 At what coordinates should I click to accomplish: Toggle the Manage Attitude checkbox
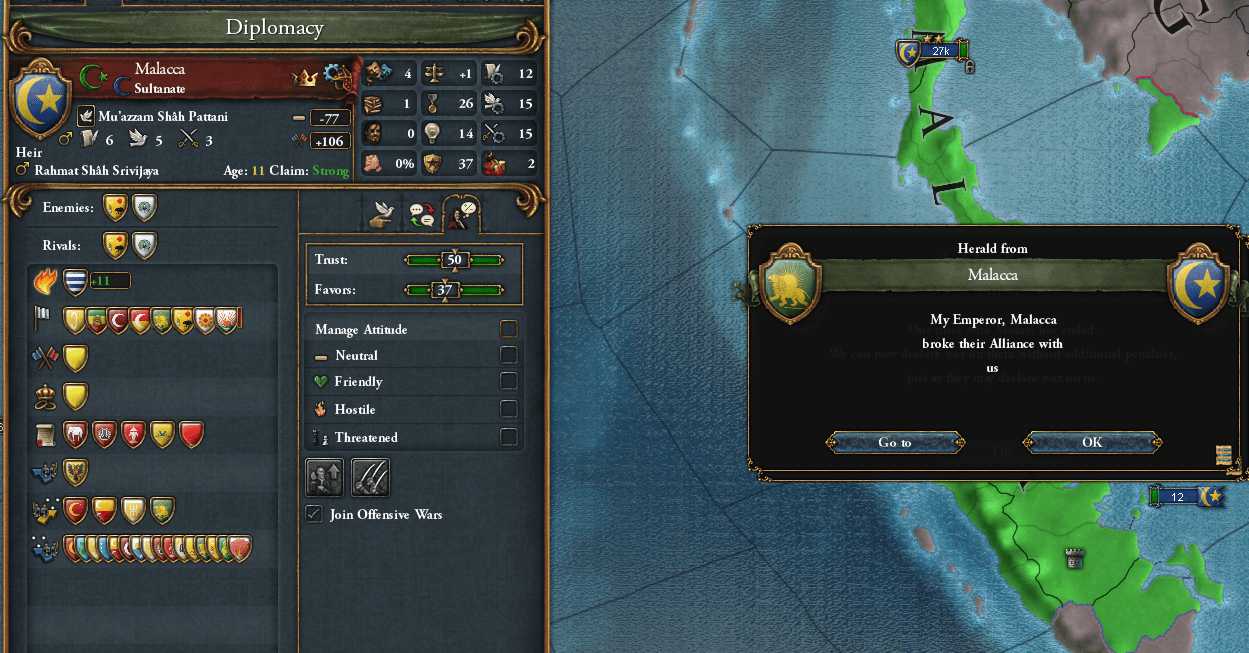point(509,329)
